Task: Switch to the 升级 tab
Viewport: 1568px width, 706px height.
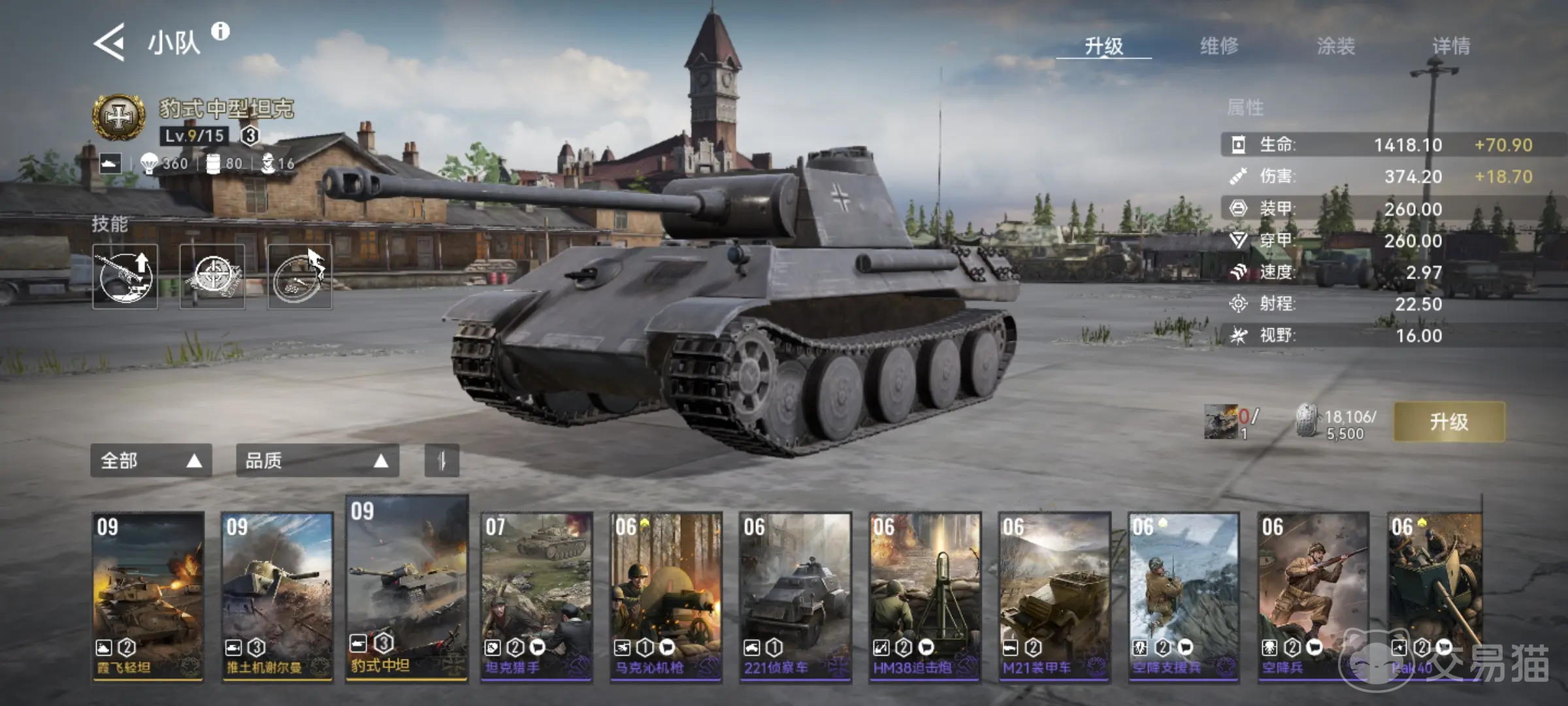Action: point(1103,46)
